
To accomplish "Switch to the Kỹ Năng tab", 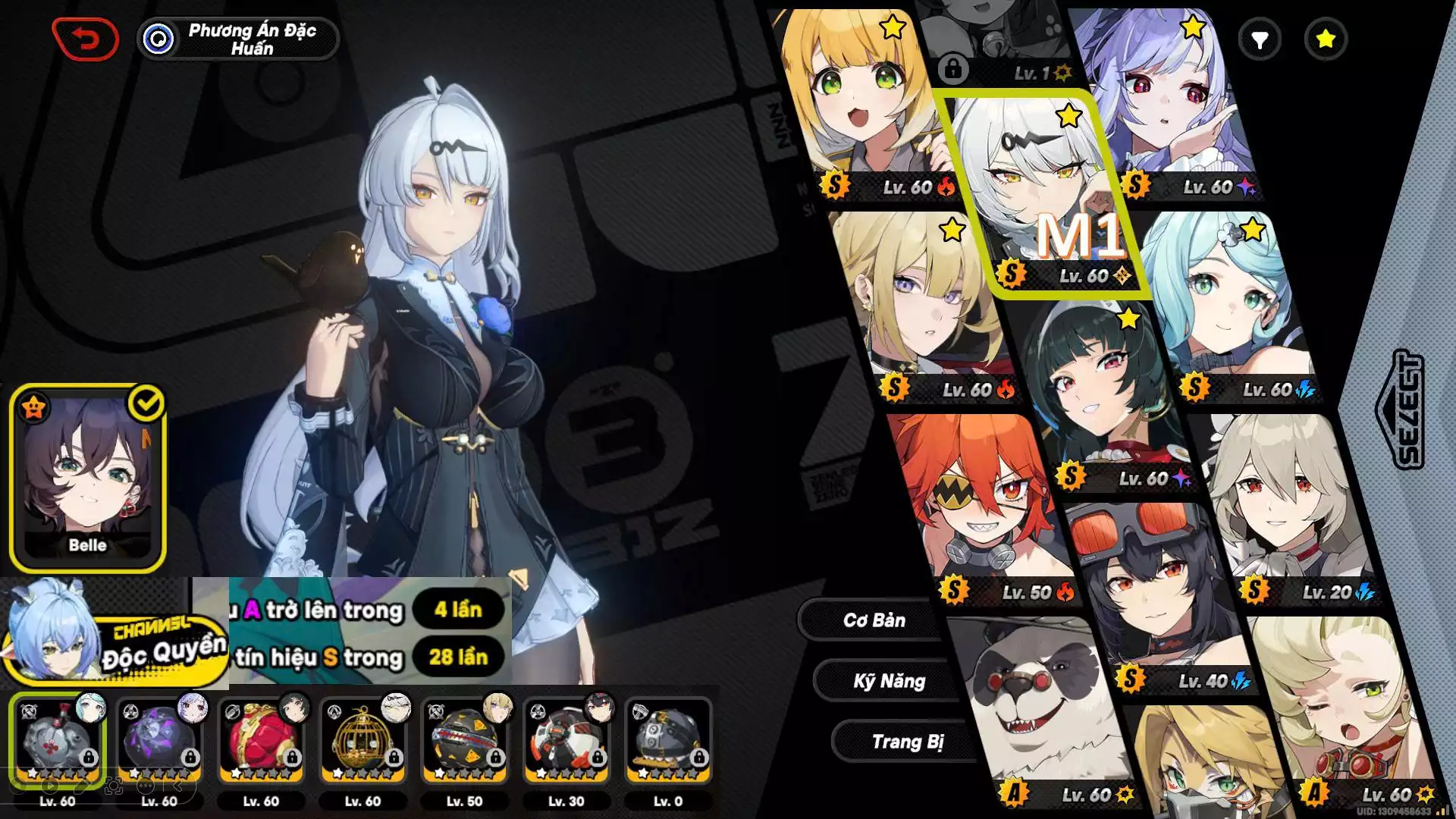I will click(889, 681).
